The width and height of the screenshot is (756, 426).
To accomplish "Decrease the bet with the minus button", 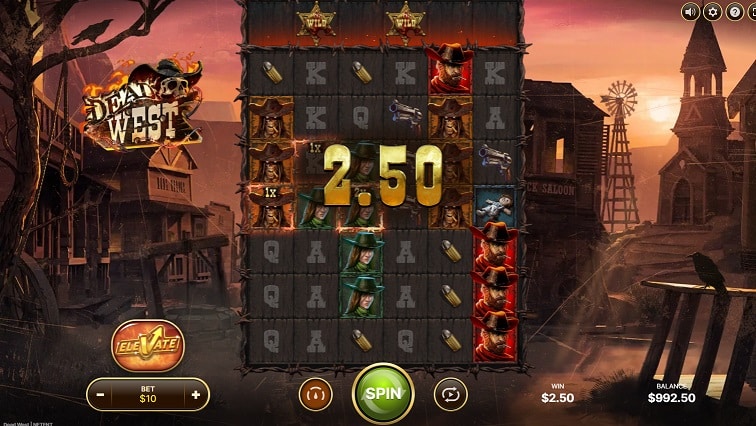I will pos(101,395).
